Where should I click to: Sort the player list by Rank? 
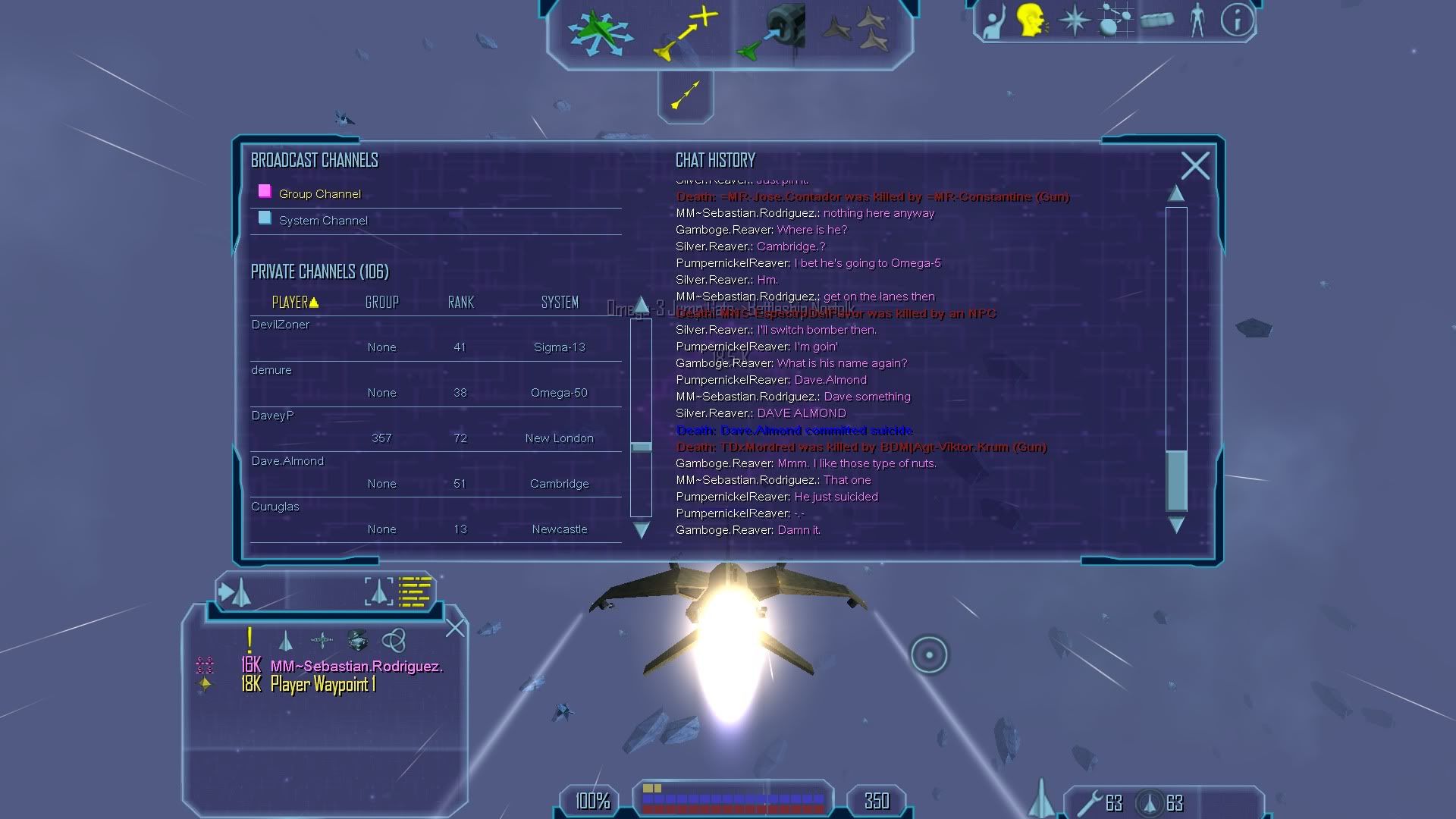460,303
